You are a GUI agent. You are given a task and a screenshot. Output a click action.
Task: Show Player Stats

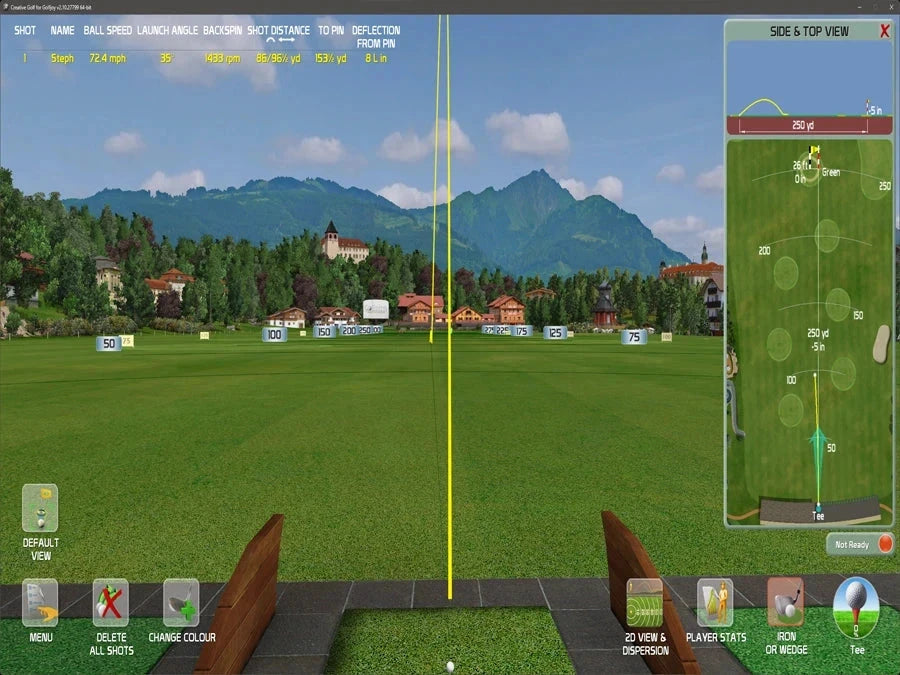pos(715,603)
